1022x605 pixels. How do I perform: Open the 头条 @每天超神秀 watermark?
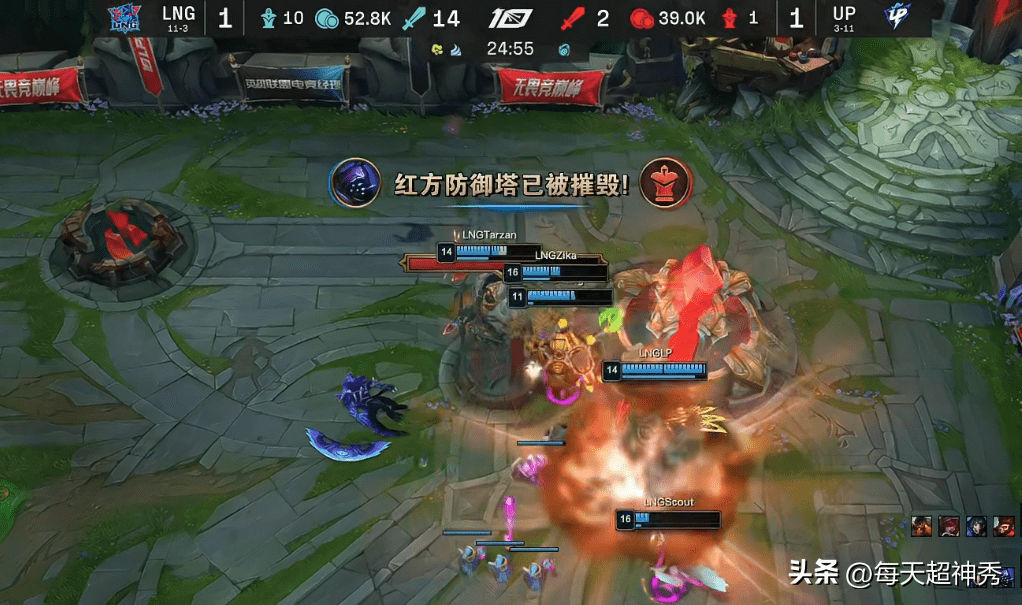click(894, 574)
